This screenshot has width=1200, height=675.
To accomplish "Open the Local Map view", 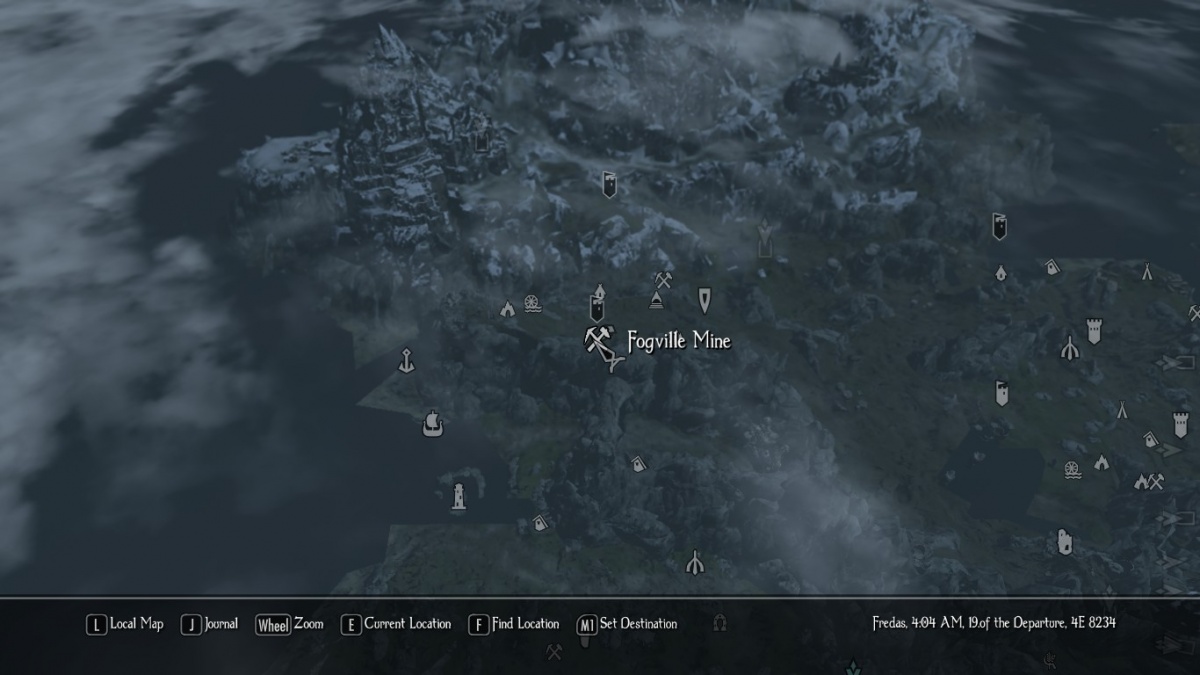I will click(x=125, y=624).
